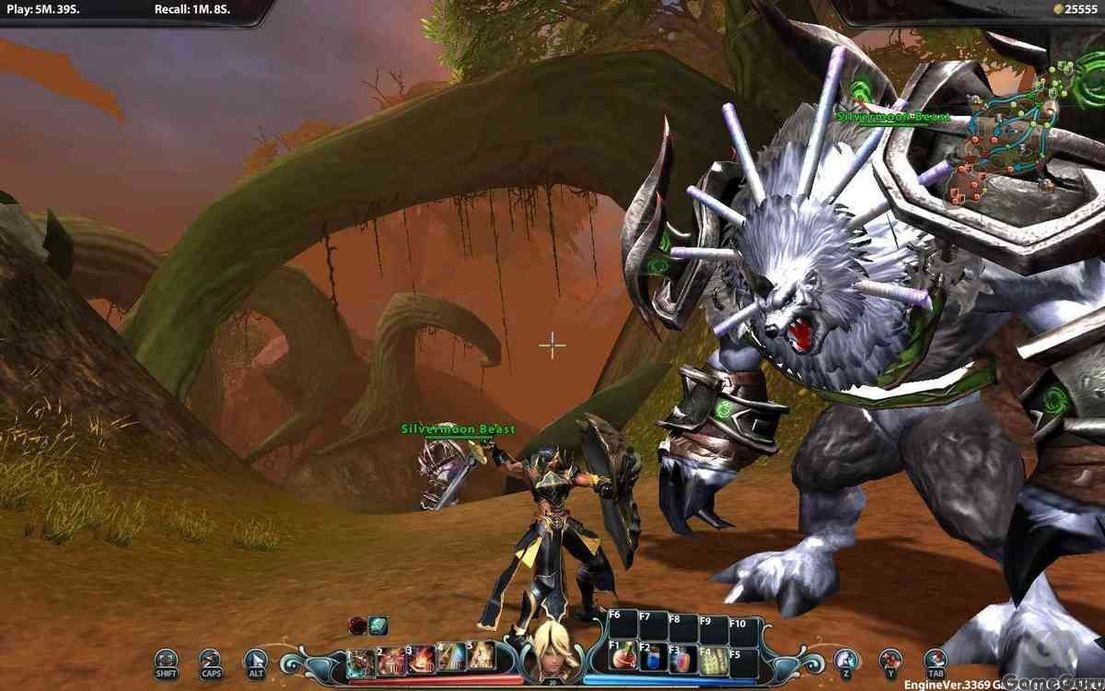Use the yellow-green item in slot F4
1105x691 pixels.
tap(713, 659)
